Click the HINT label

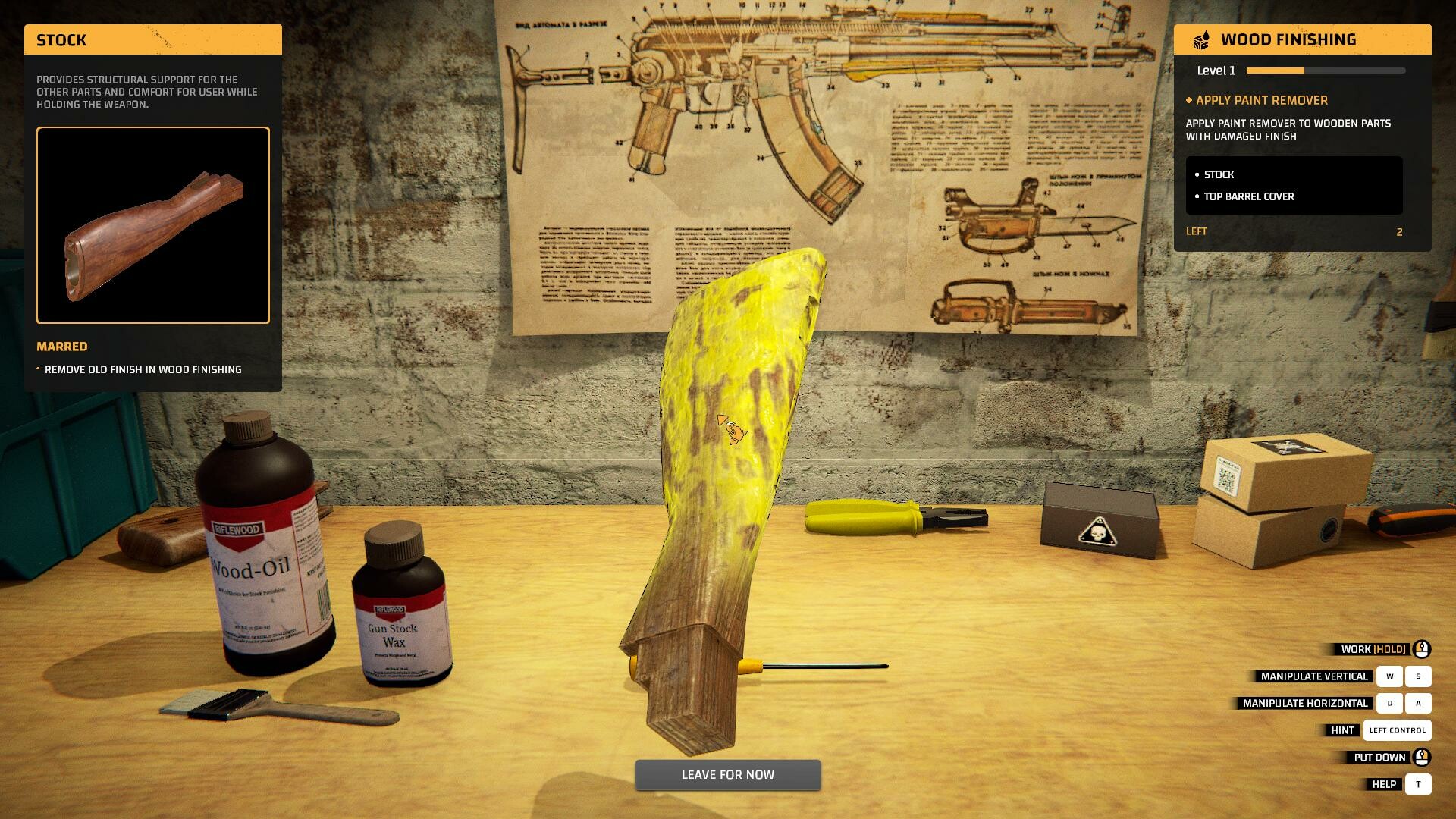point(1344,730)
